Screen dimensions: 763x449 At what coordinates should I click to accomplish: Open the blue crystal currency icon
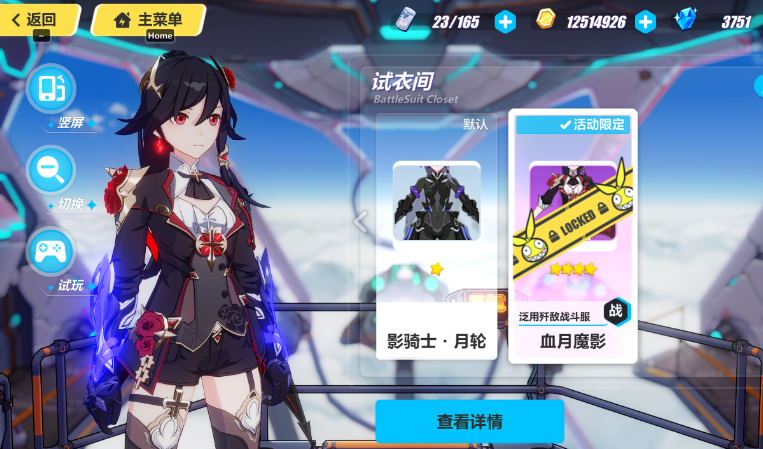(686, 20)
